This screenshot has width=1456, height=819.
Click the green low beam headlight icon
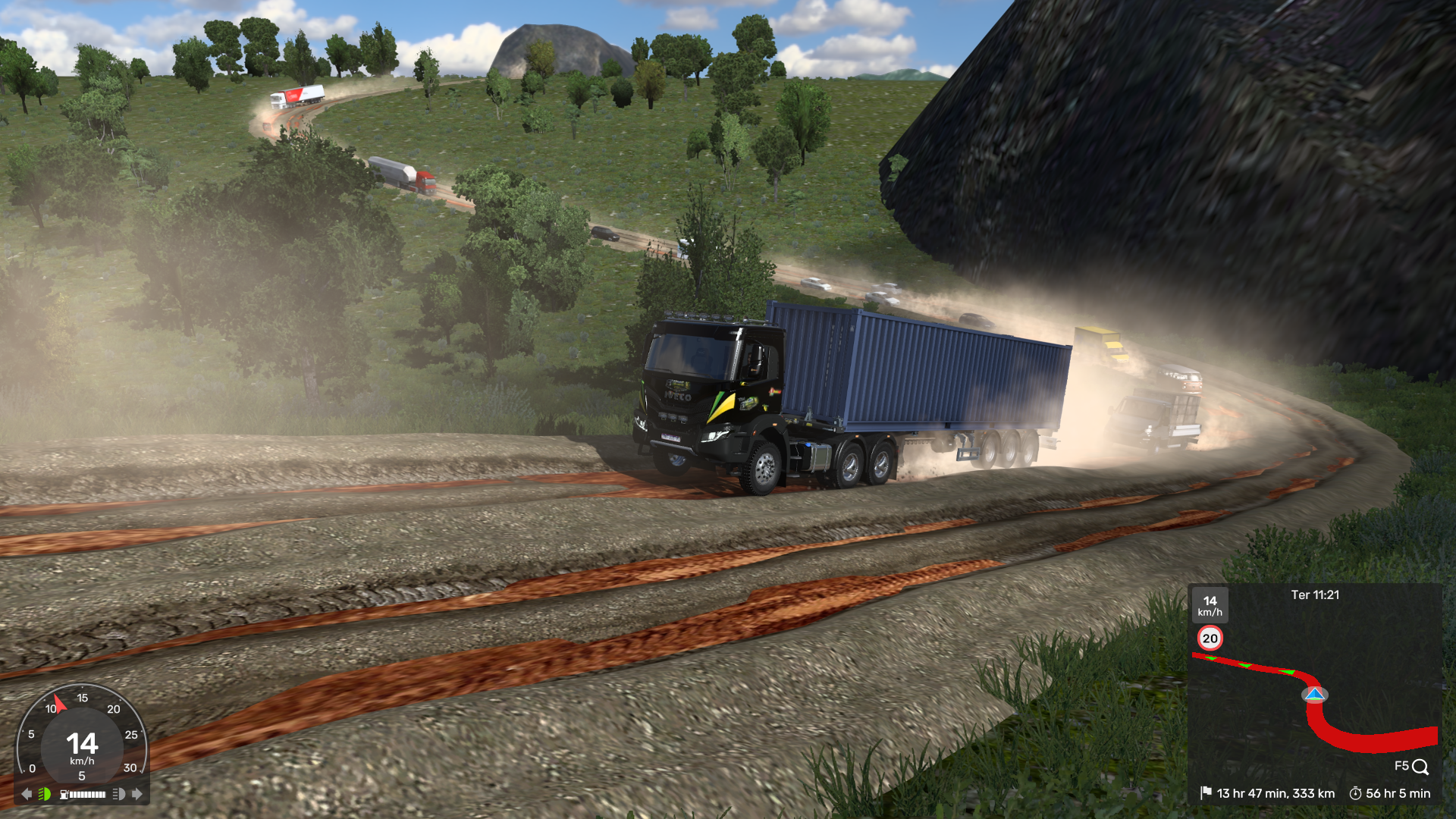pyautogui.click(x=45, y=794)
